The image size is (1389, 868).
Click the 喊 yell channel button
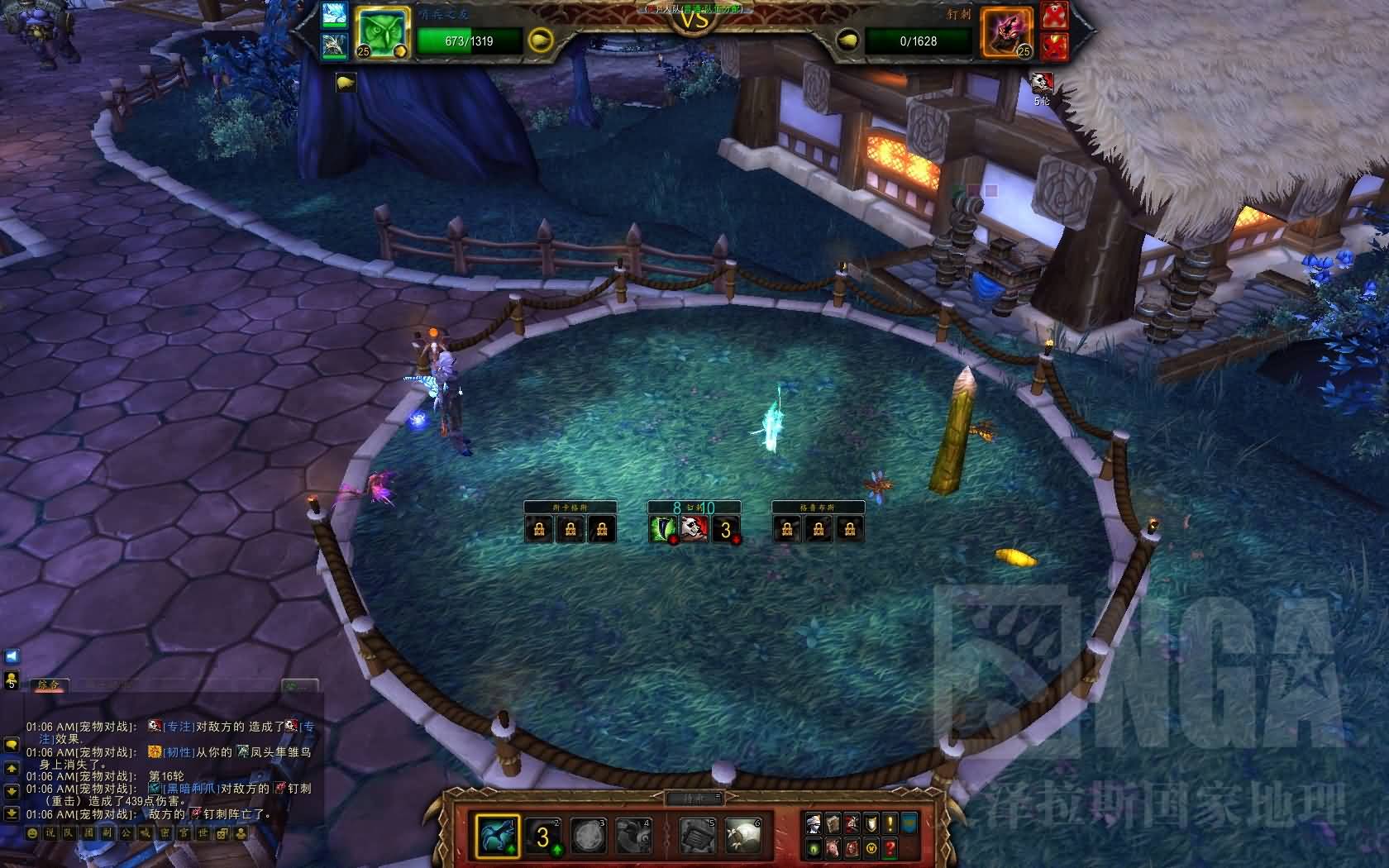[143, 835]
